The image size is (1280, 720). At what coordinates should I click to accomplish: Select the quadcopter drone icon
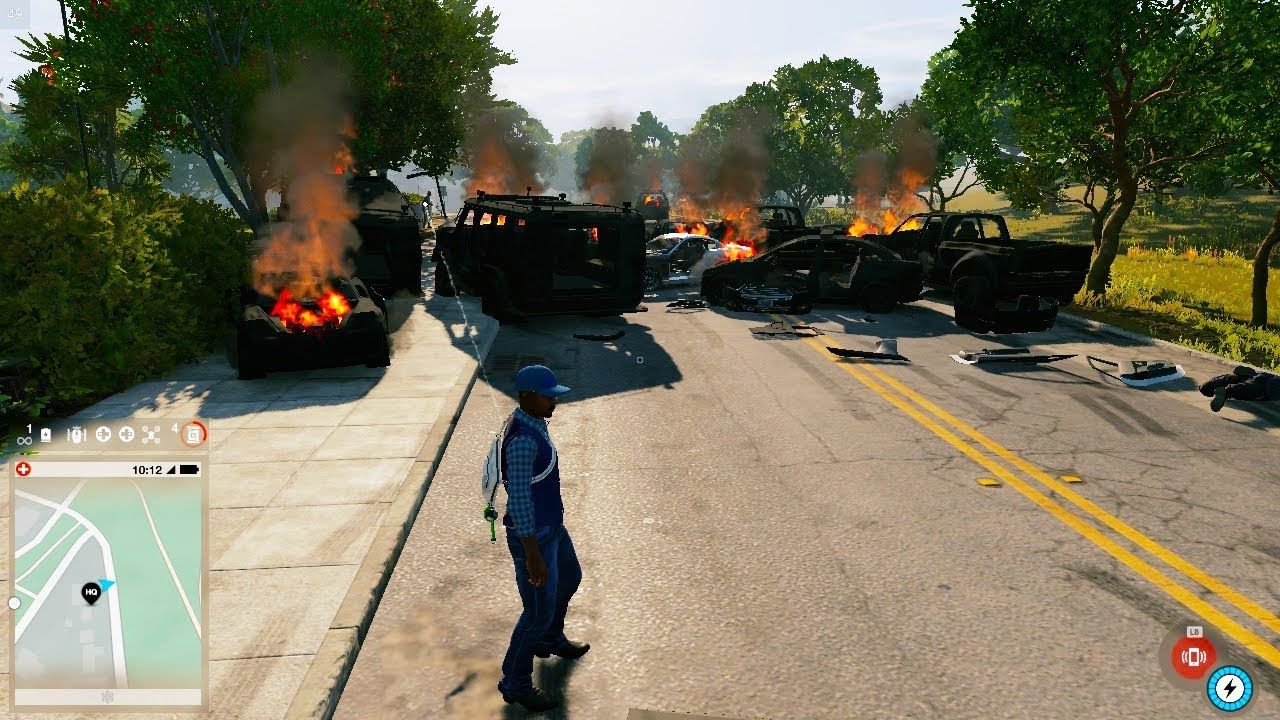[151, 434]
